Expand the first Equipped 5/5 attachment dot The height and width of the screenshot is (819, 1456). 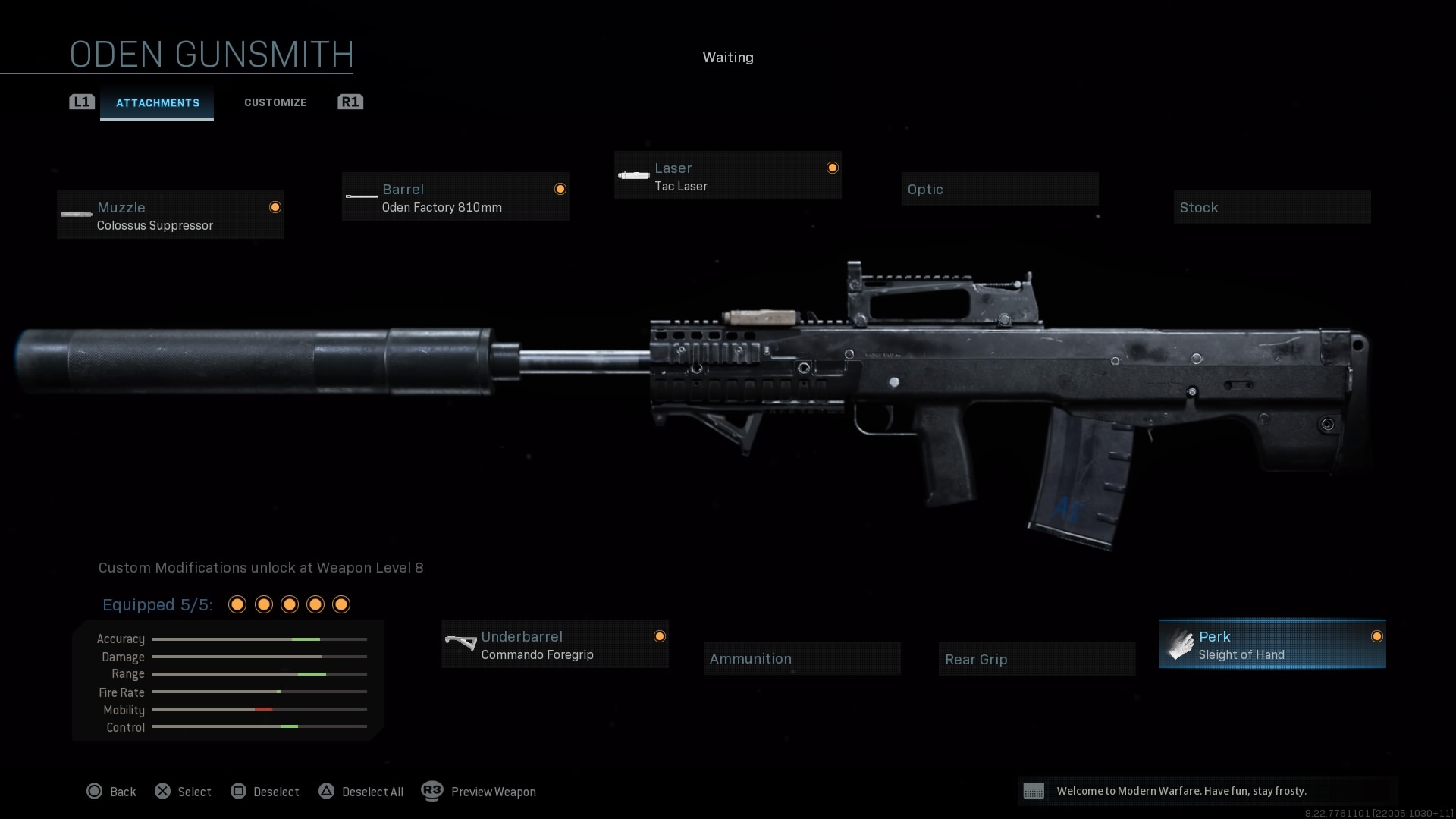click(x=237, y=604)
